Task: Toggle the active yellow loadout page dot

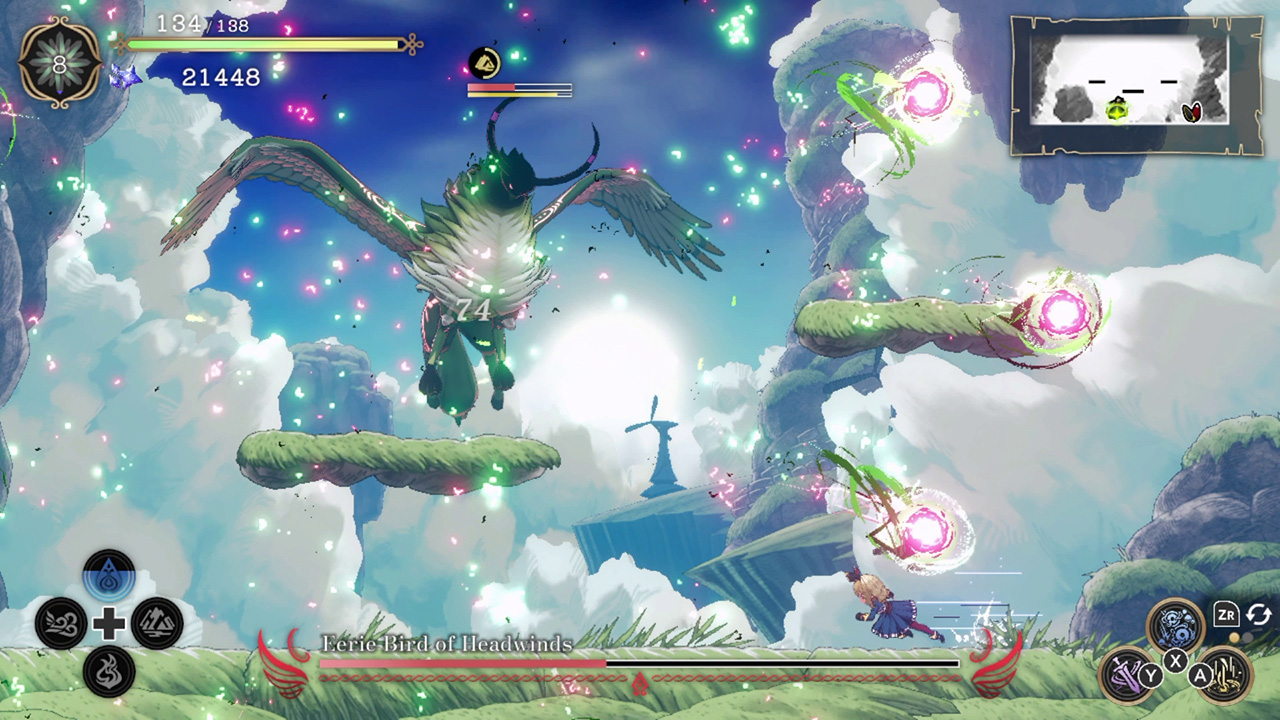Action: coord(1235,637)
